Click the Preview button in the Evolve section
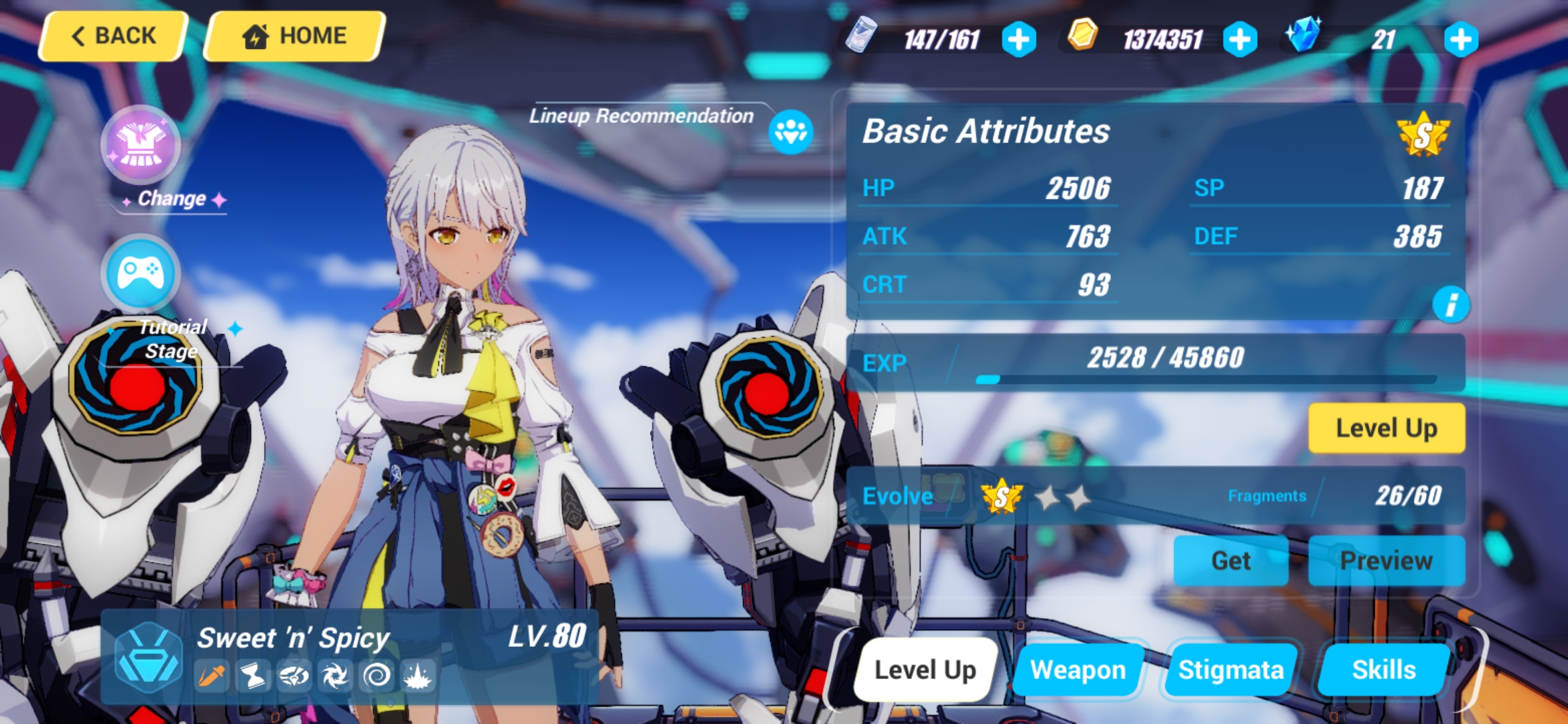The image size is (1568, 724). [1386, 560]
